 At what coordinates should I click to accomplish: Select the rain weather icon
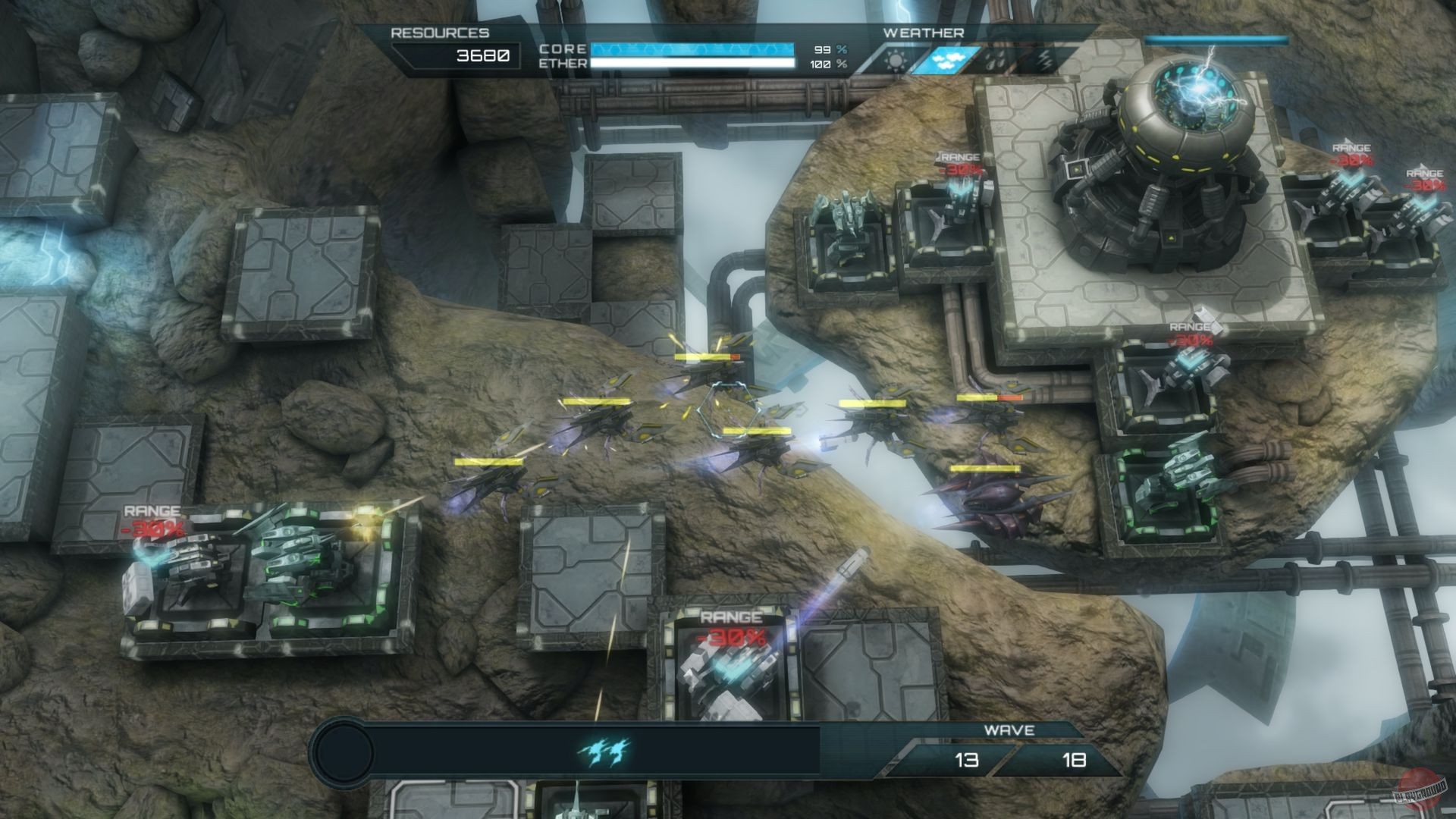[x=995, y=59]
